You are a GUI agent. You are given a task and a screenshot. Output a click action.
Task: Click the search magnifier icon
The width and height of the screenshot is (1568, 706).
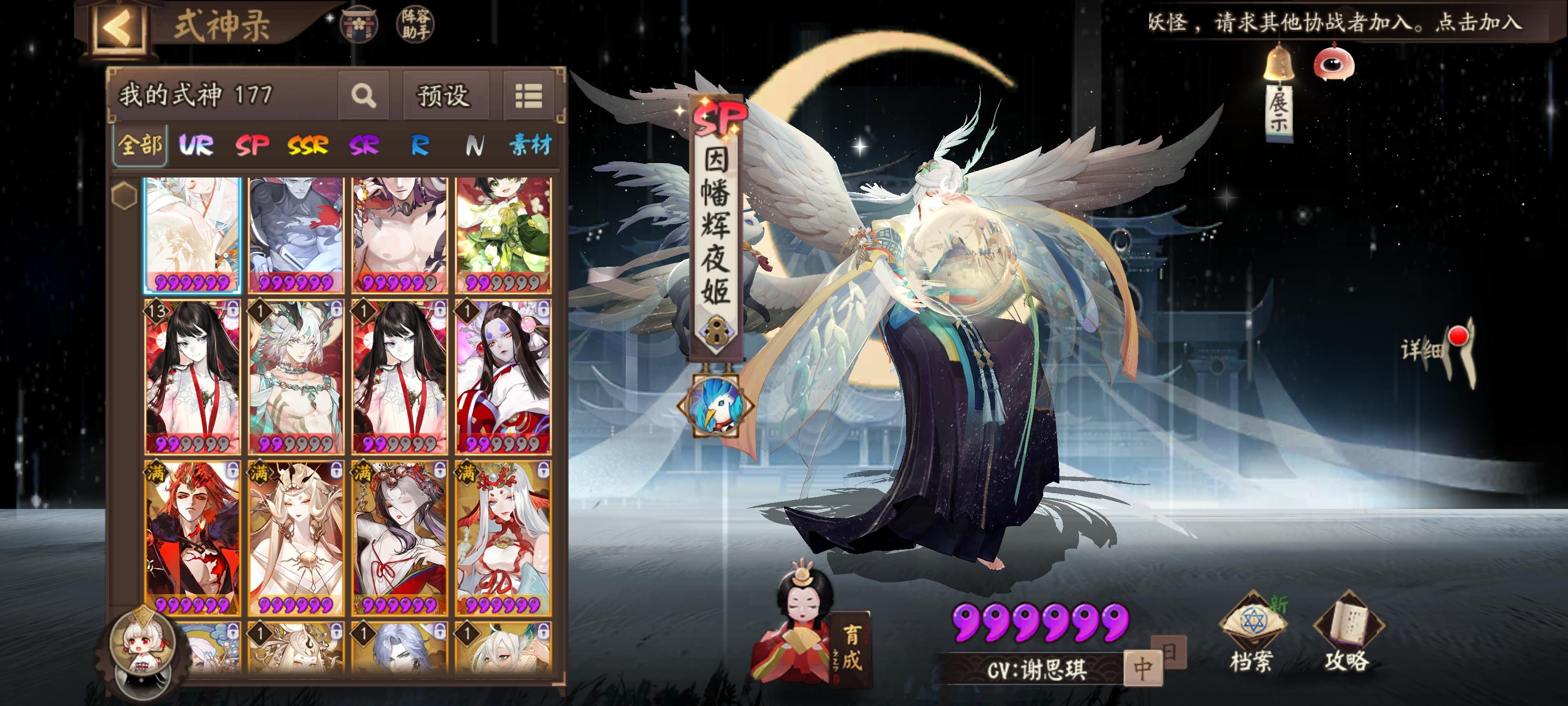click(364, 96)
